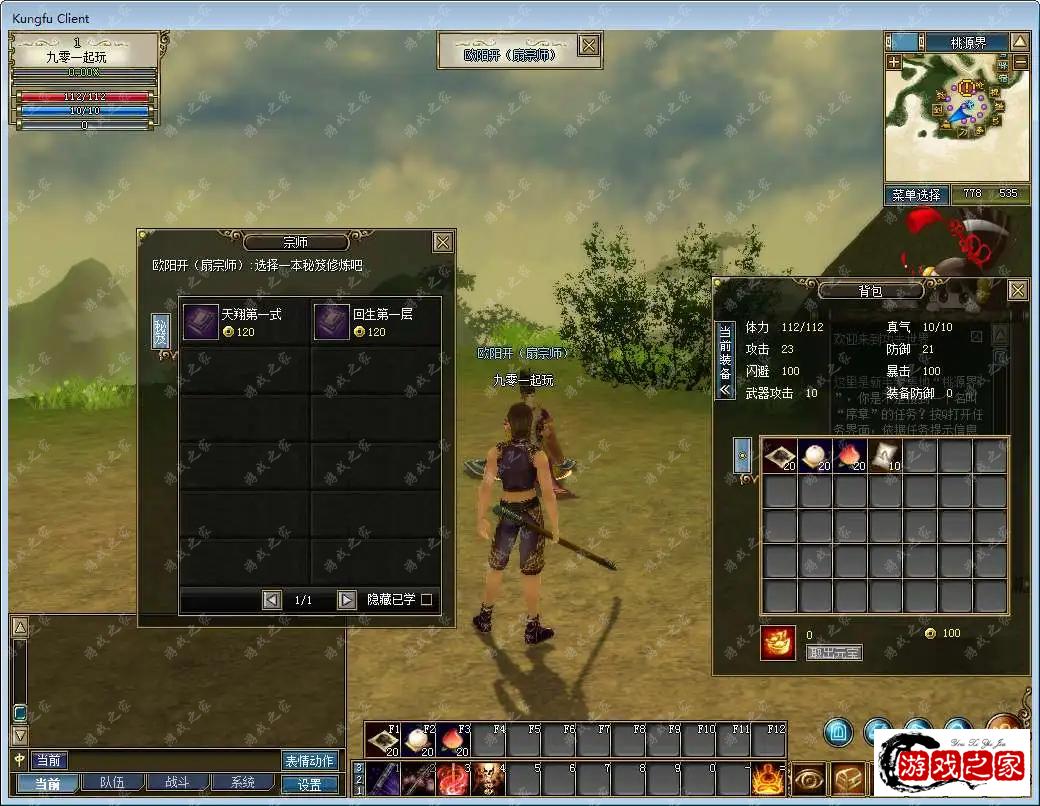
Task: Click the 取出元宝 button
Action: (x=833, y=652)
